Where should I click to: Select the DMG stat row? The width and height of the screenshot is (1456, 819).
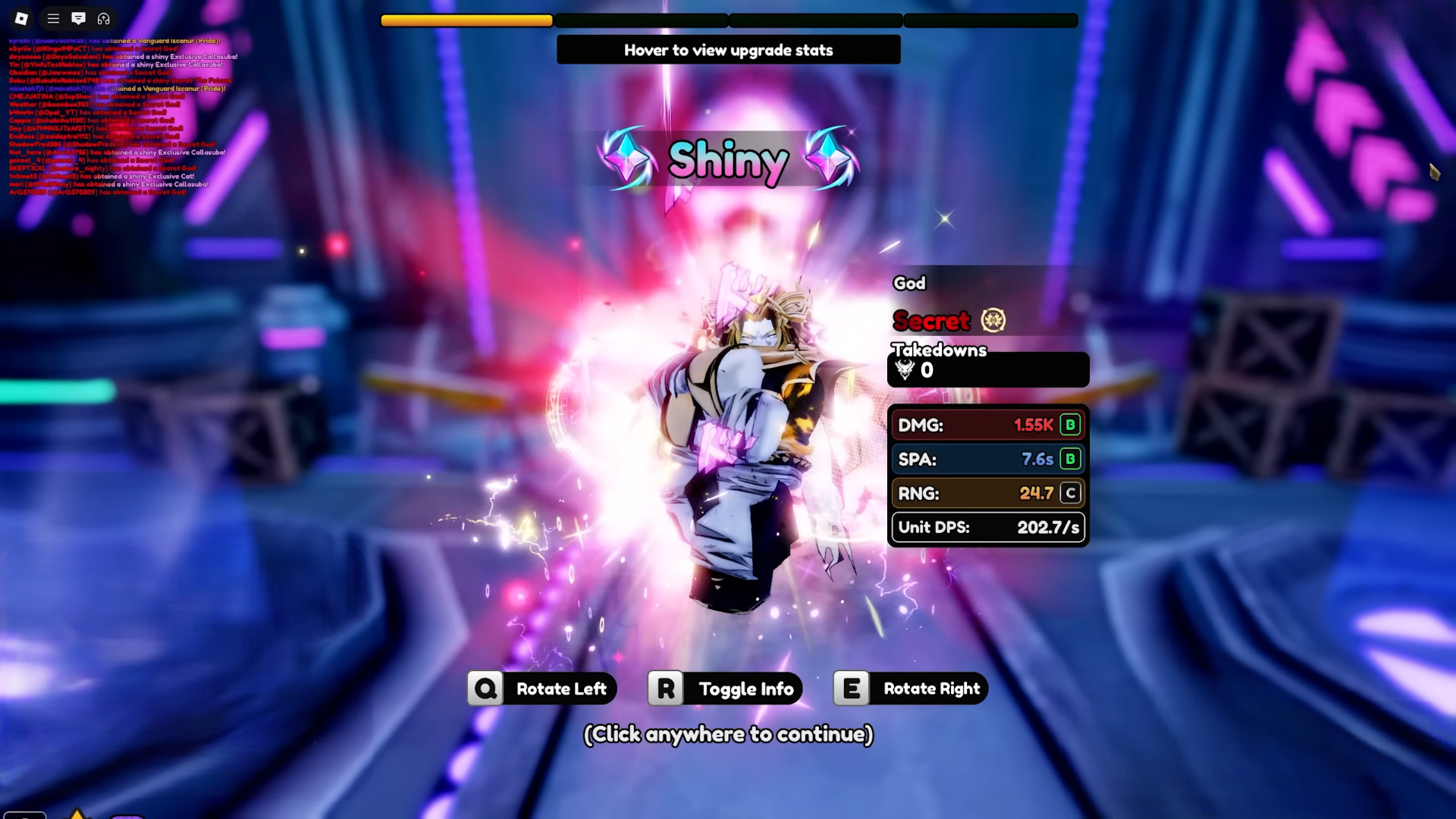click(987, 425)
